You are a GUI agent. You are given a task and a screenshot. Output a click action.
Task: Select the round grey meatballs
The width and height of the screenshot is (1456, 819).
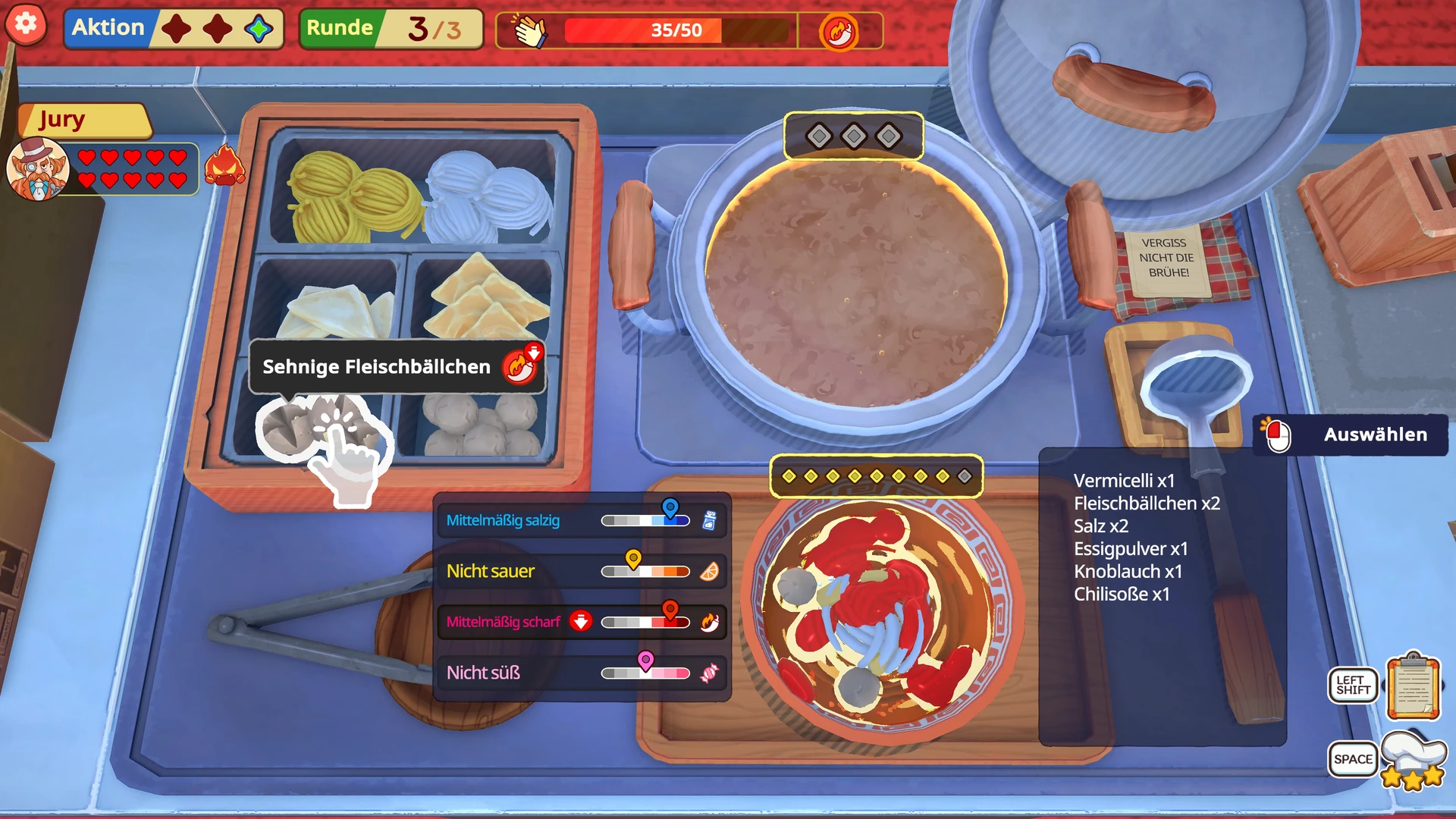click(x=481, y=425)
